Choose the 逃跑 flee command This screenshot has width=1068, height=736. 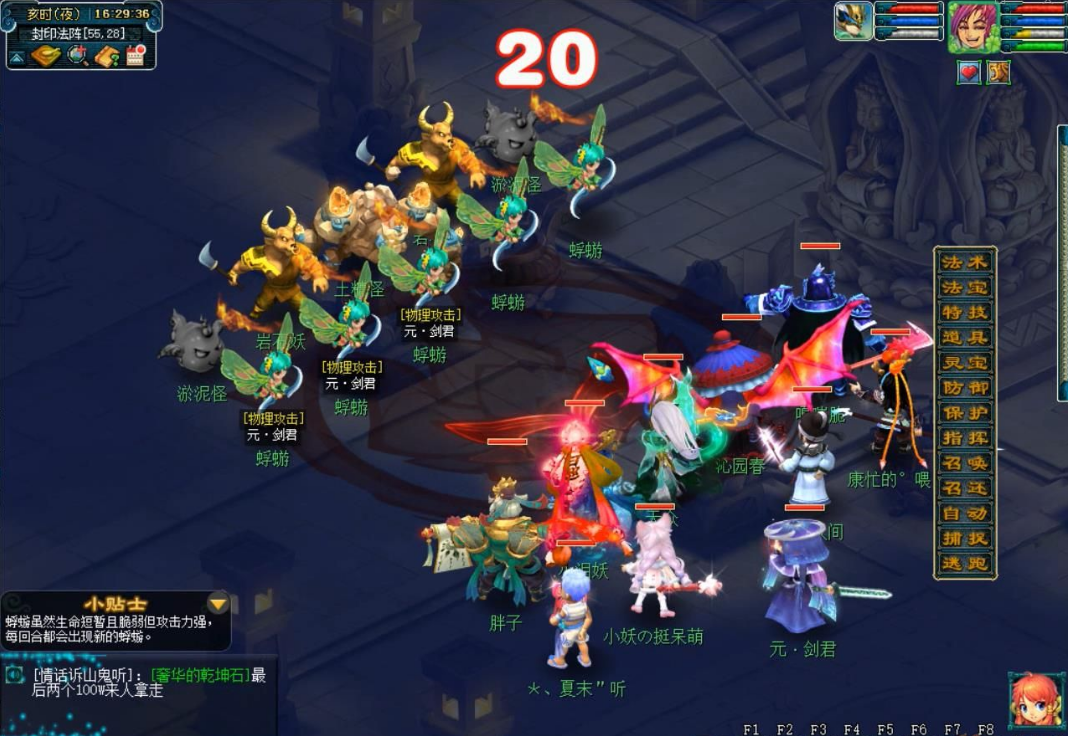pyautogui.click(x=964, y=563)
